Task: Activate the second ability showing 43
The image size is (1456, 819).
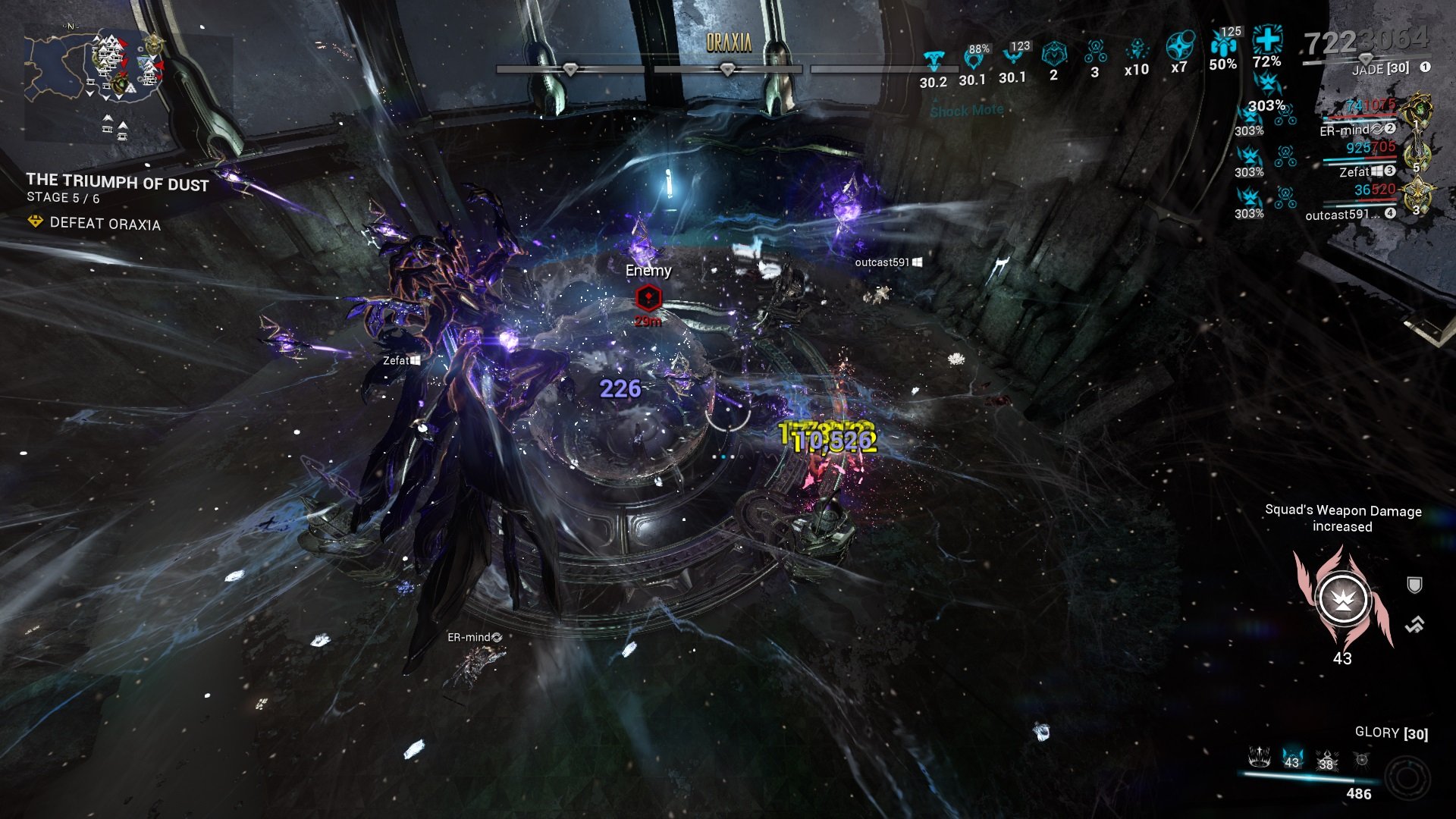Action: pos(1291,758)
